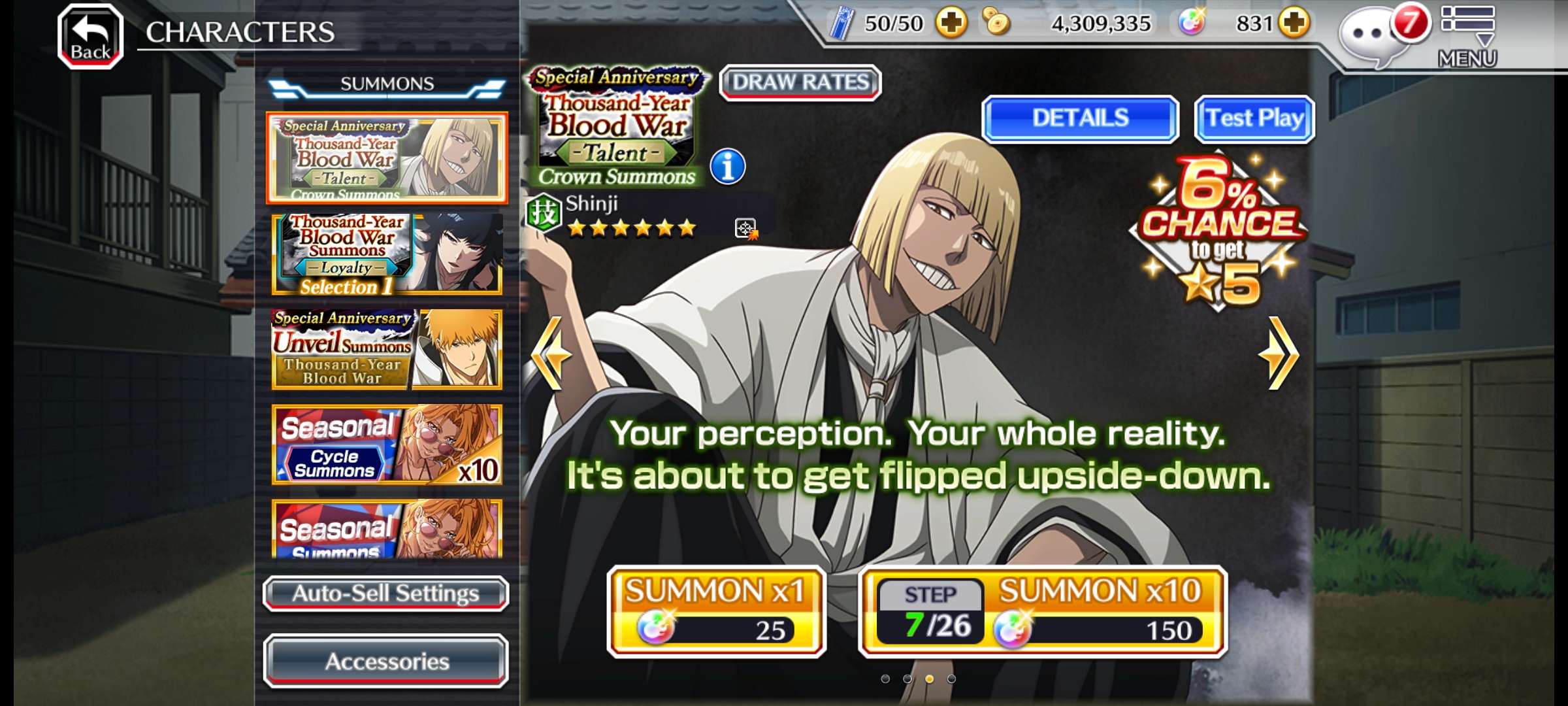Viewport: 1568px width, 706px height.
Task: Open Auto-Sell Settings
Action: (385, 594)
